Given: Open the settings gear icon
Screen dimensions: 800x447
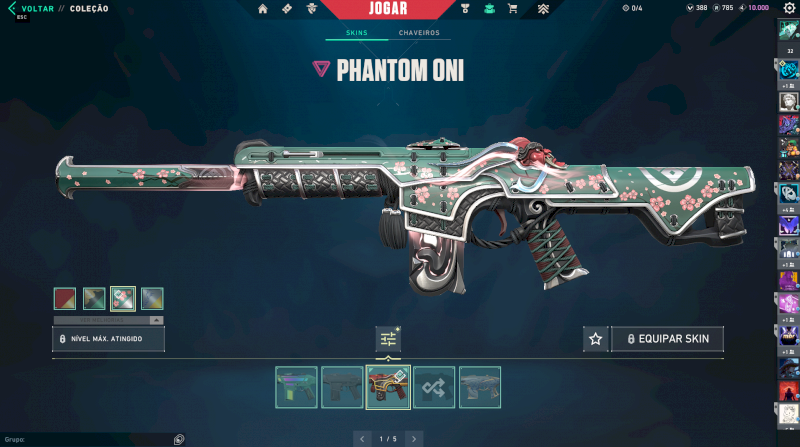Looking at the screenshot, I should point(789,8).
